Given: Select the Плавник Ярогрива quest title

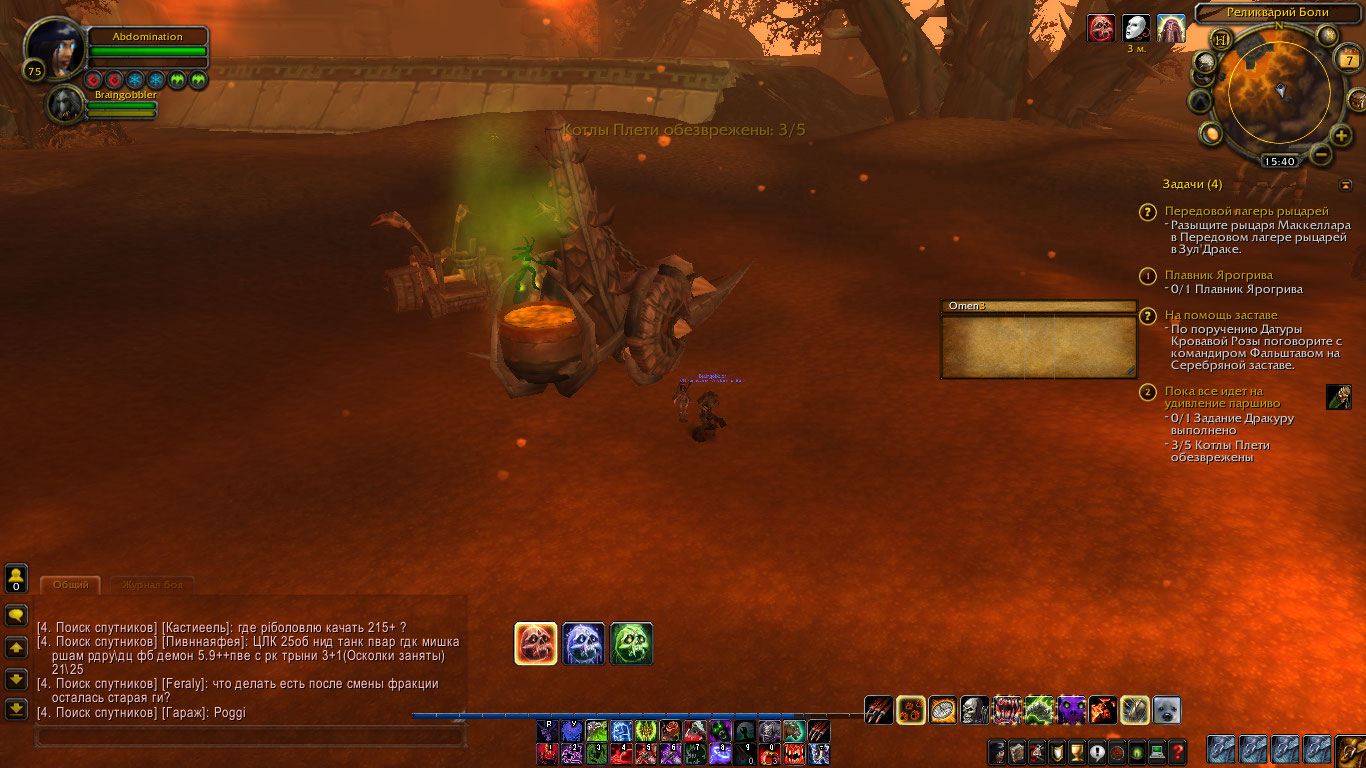Looking at the screenshot, I should click(x=1218, y=275).
